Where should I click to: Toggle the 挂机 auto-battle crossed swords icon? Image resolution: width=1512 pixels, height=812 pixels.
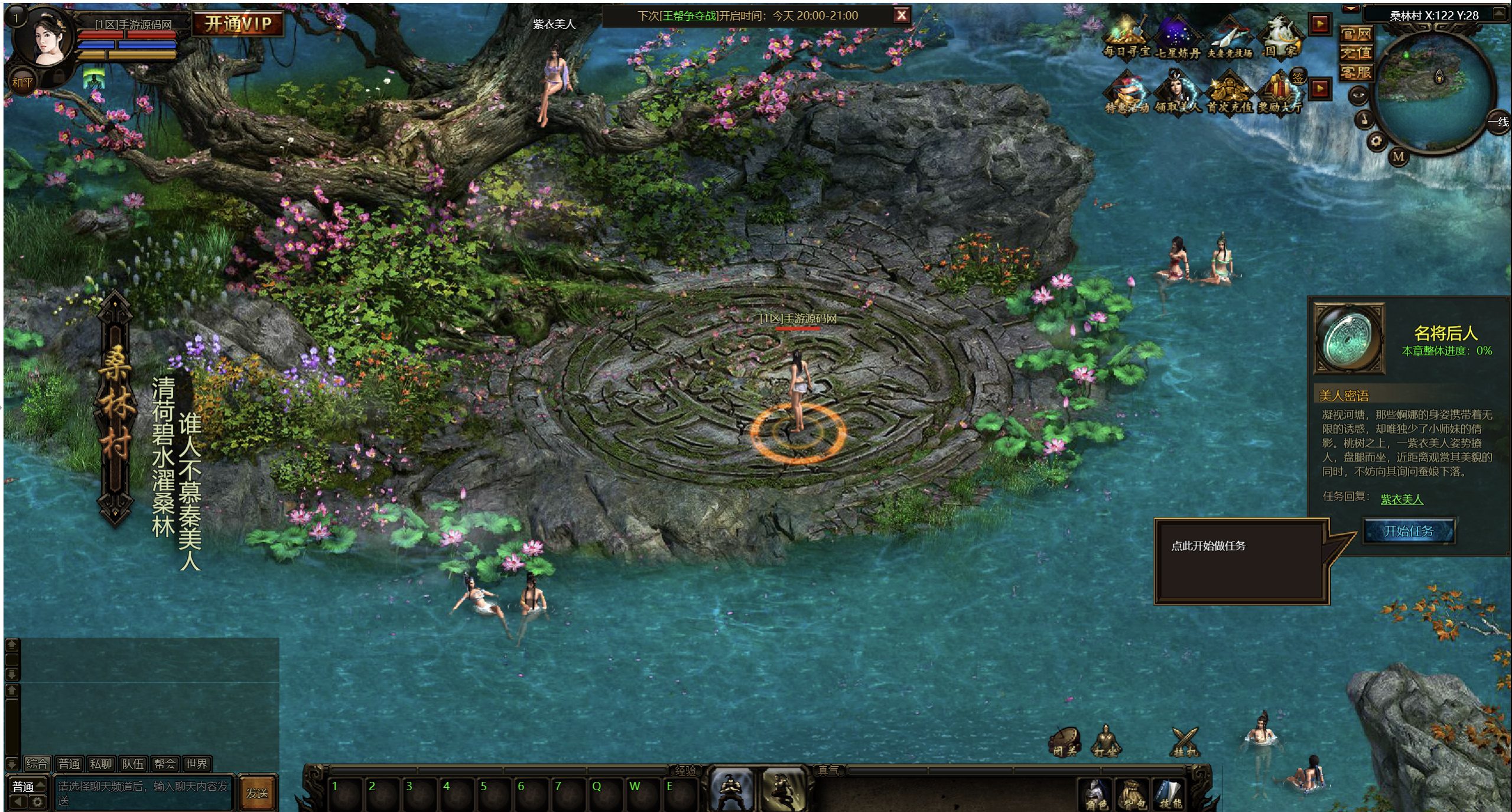click(1185, 742)
